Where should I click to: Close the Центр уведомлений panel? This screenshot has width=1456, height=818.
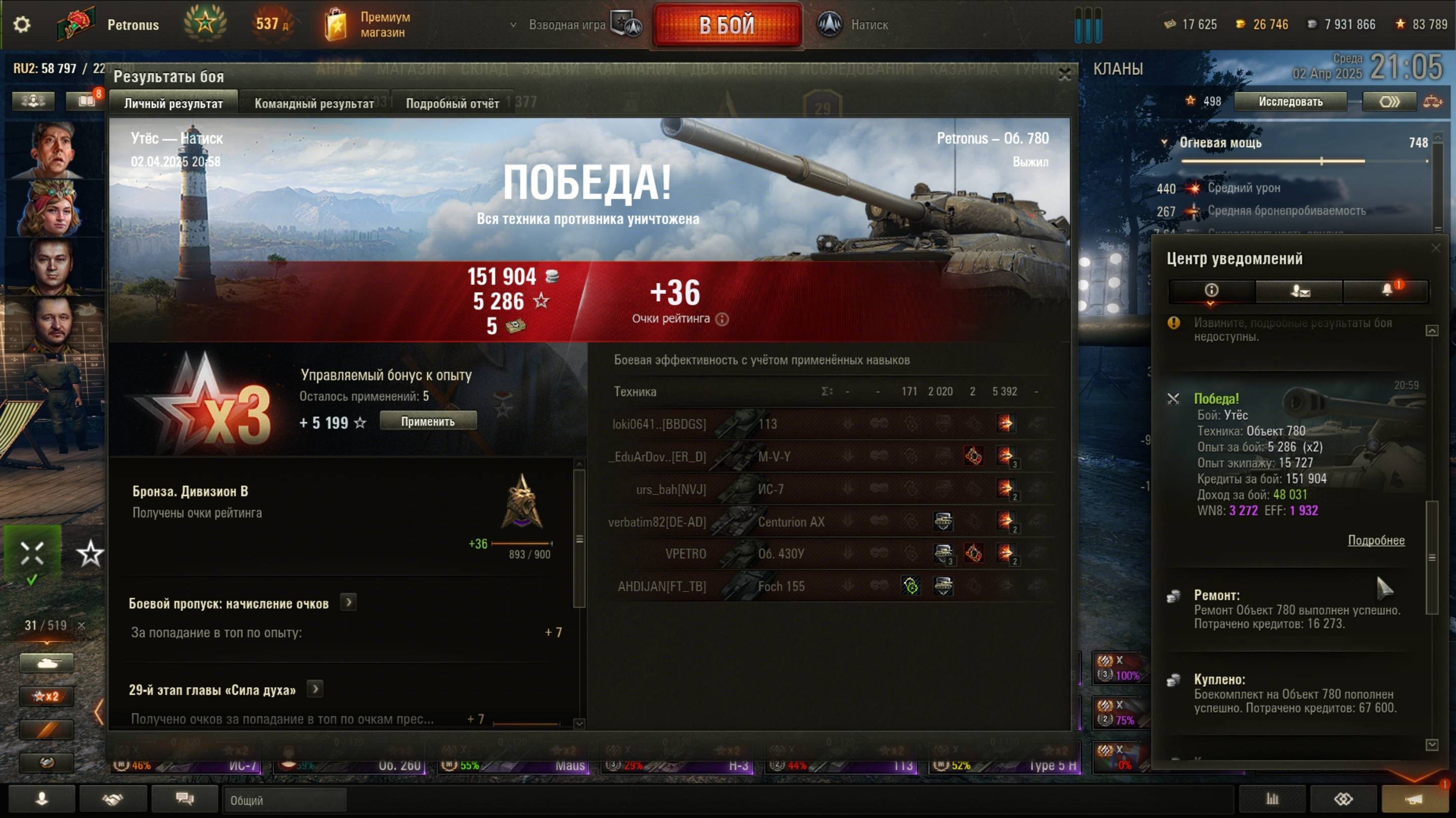1436,248
